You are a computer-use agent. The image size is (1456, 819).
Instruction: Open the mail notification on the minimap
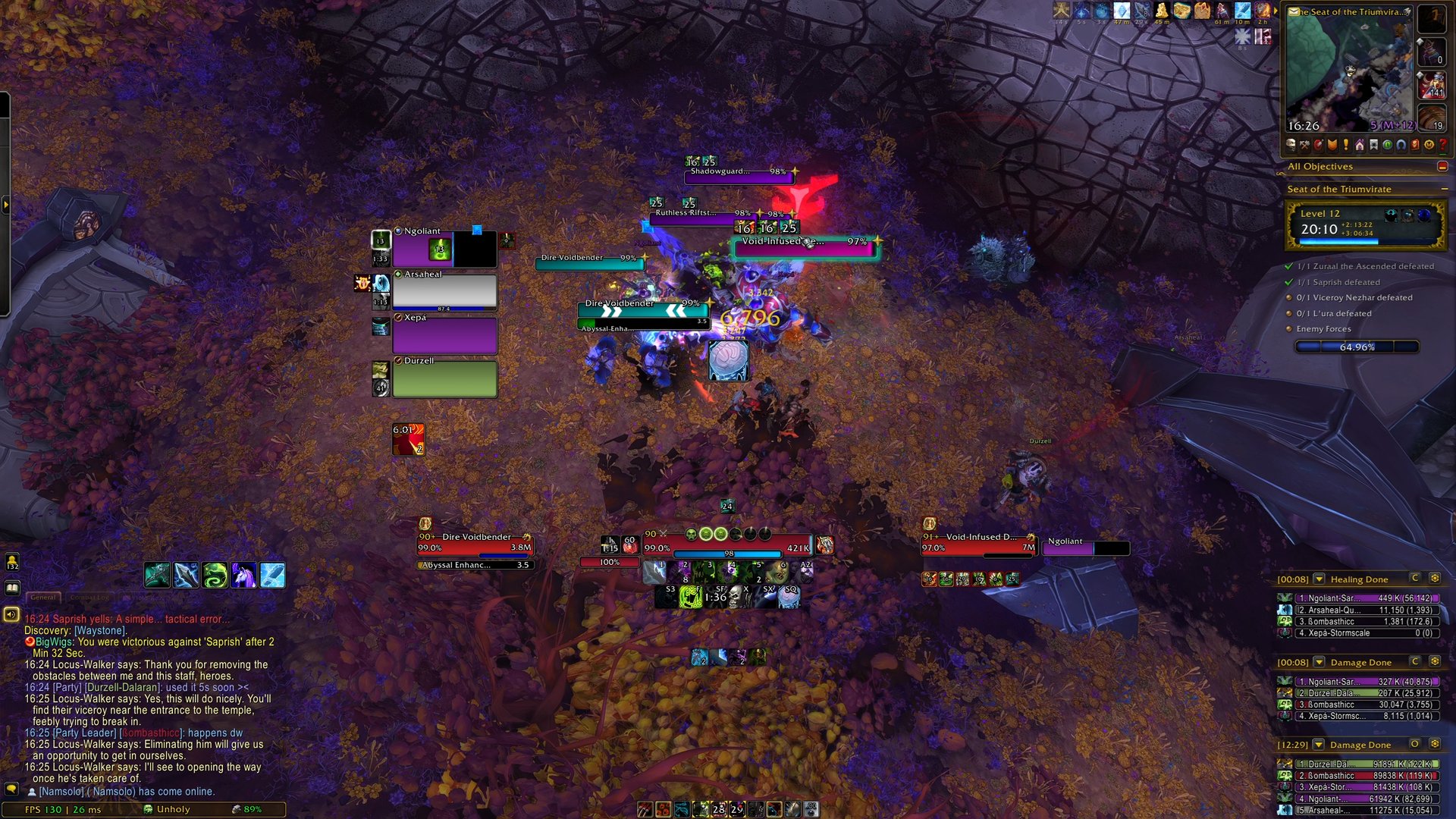tap(1294, 11)
